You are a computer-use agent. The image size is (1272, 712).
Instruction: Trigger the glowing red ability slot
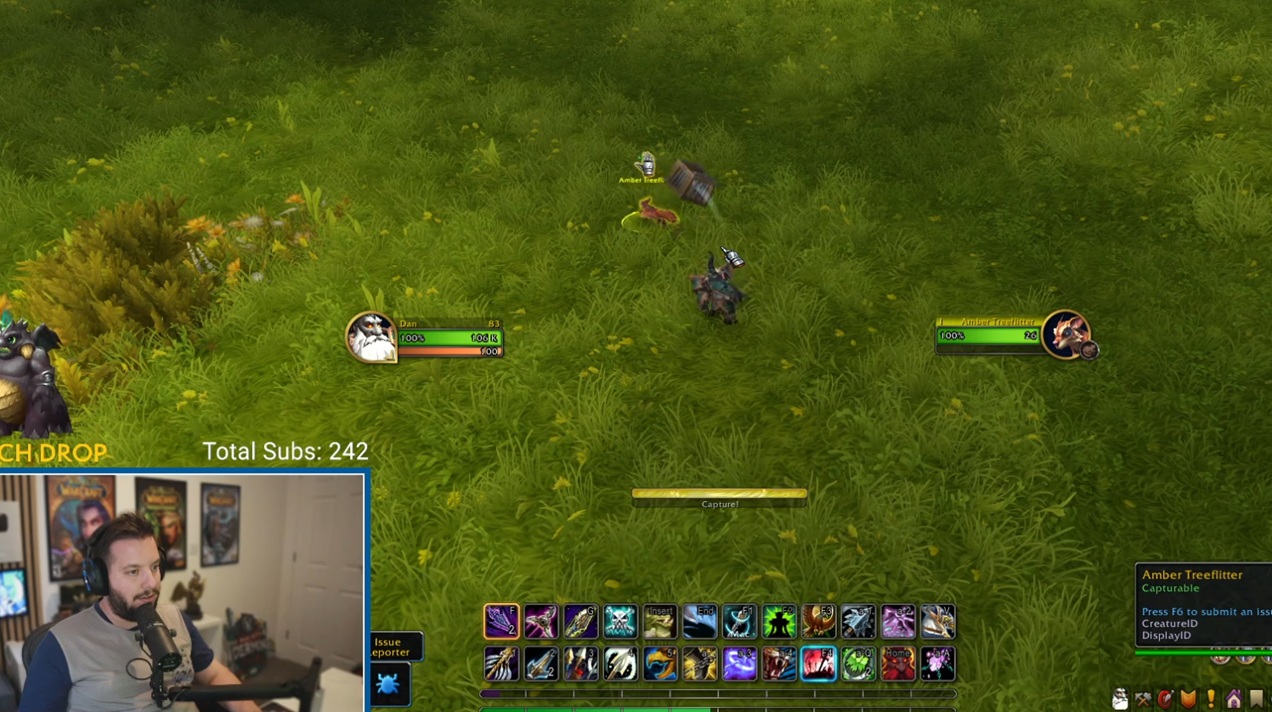(x=818, y=664)
